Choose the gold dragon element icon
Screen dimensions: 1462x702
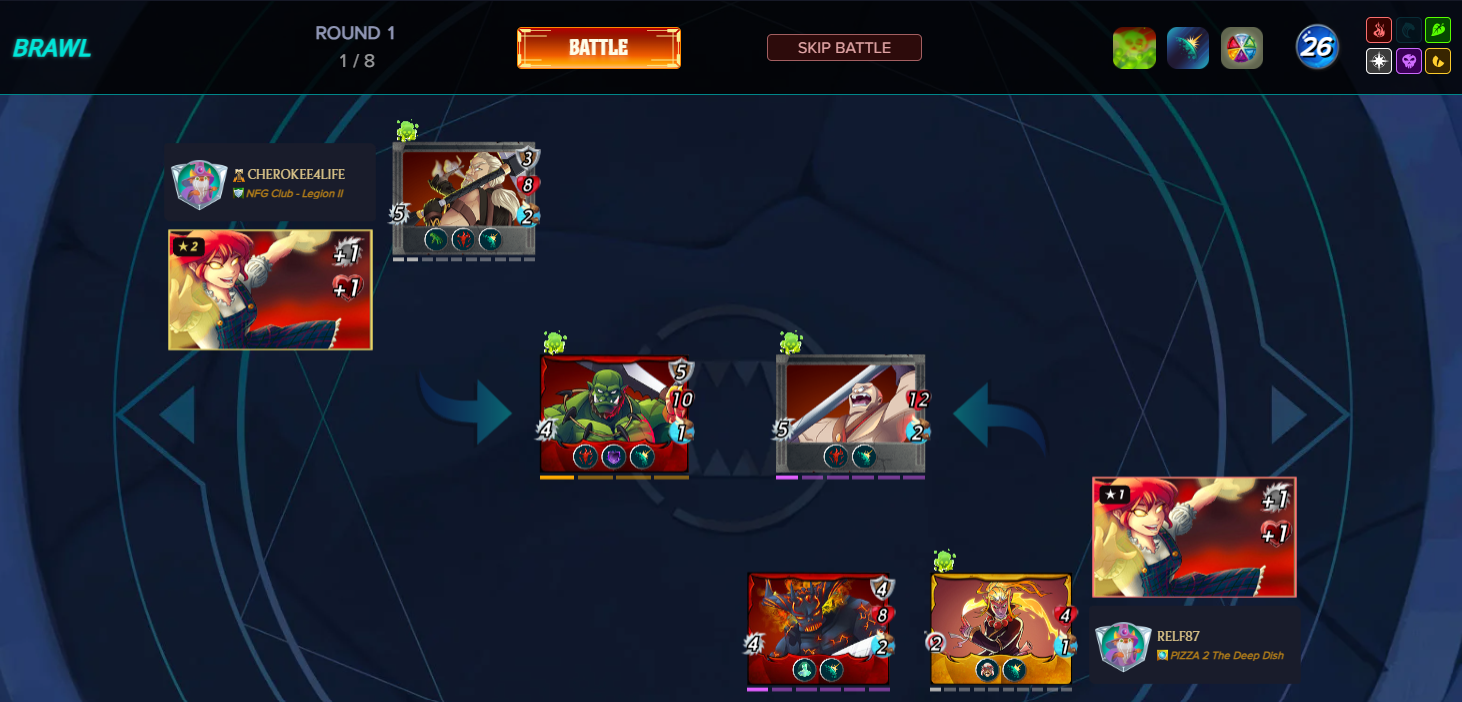coord(1438,61)
